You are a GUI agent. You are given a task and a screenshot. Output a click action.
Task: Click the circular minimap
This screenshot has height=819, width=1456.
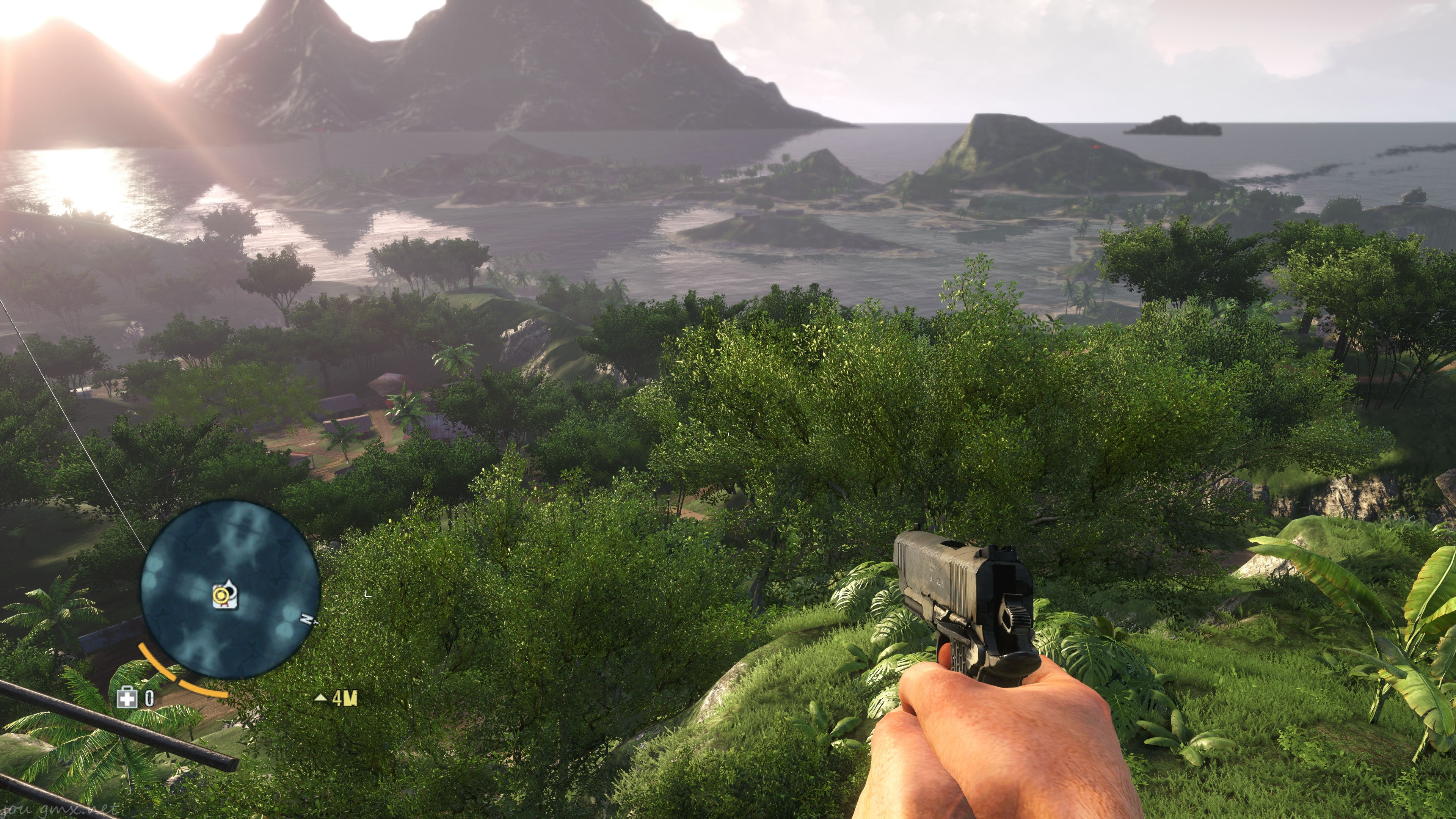[231, 590]
